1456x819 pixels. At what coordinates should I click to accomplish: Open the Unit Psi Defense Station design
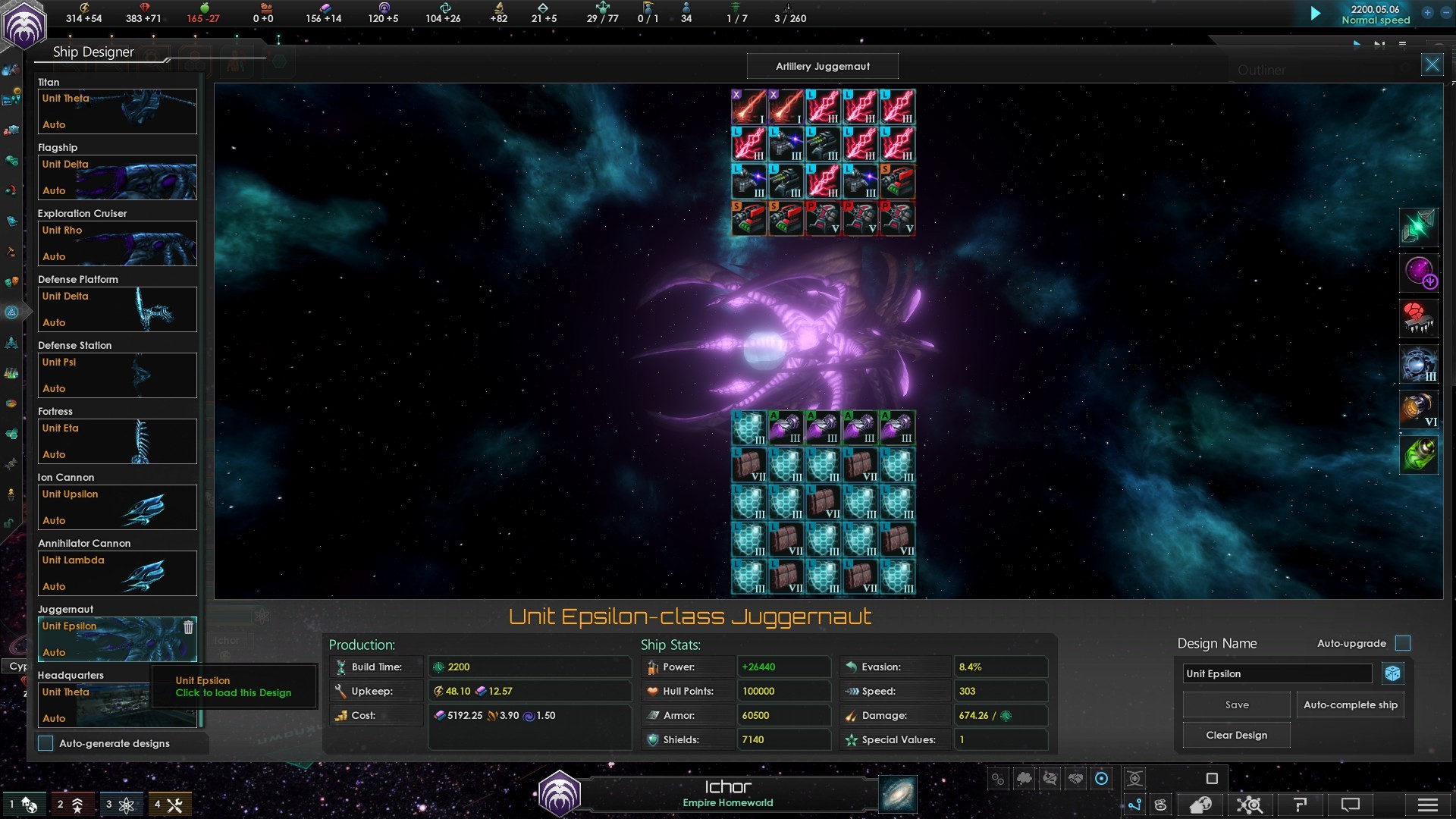[x=117, y=375]
